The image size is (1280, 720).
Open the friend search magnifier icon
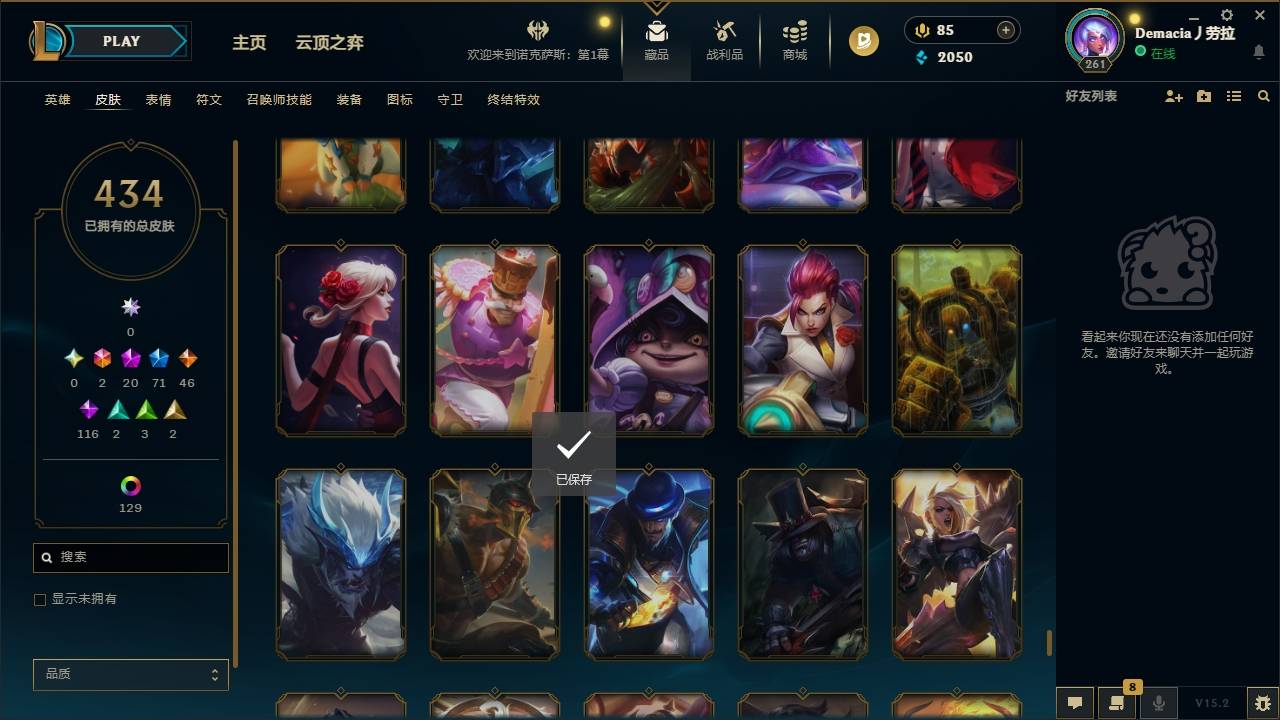[1264, 96]
